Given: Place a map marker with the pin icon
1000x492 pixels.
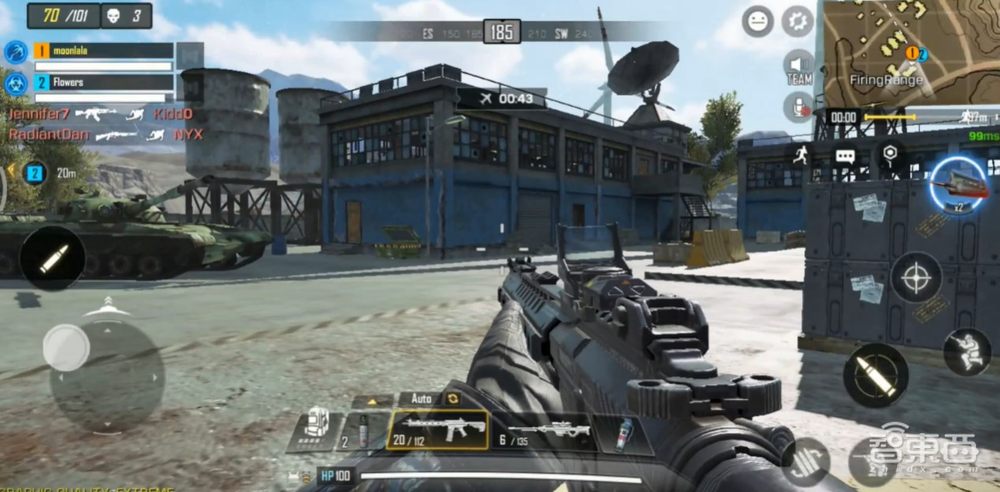Looking at the screenshot, I should [889, 153].
